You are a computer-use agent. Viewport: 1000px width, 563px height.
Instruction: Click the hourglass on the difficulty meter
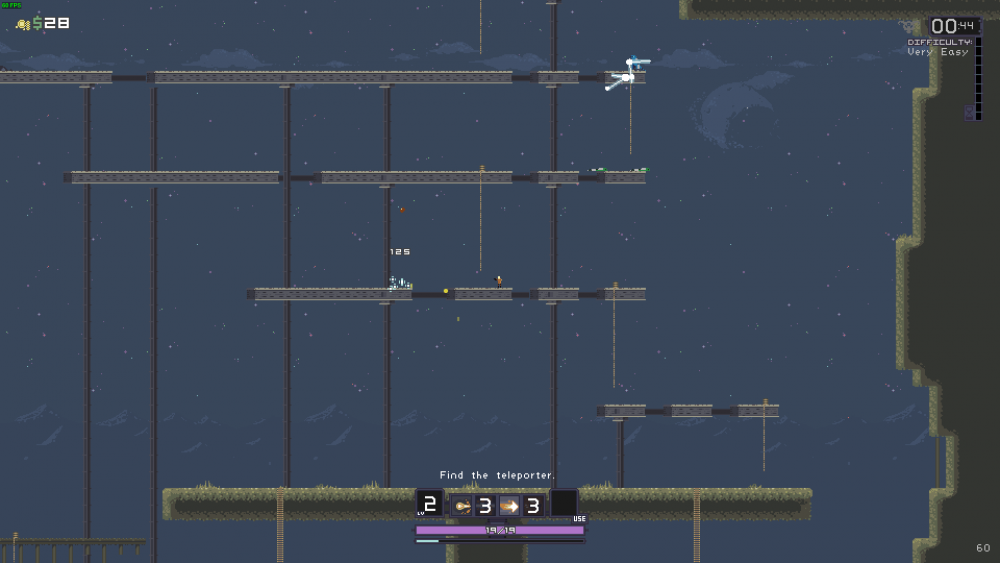tap(969, 113)
